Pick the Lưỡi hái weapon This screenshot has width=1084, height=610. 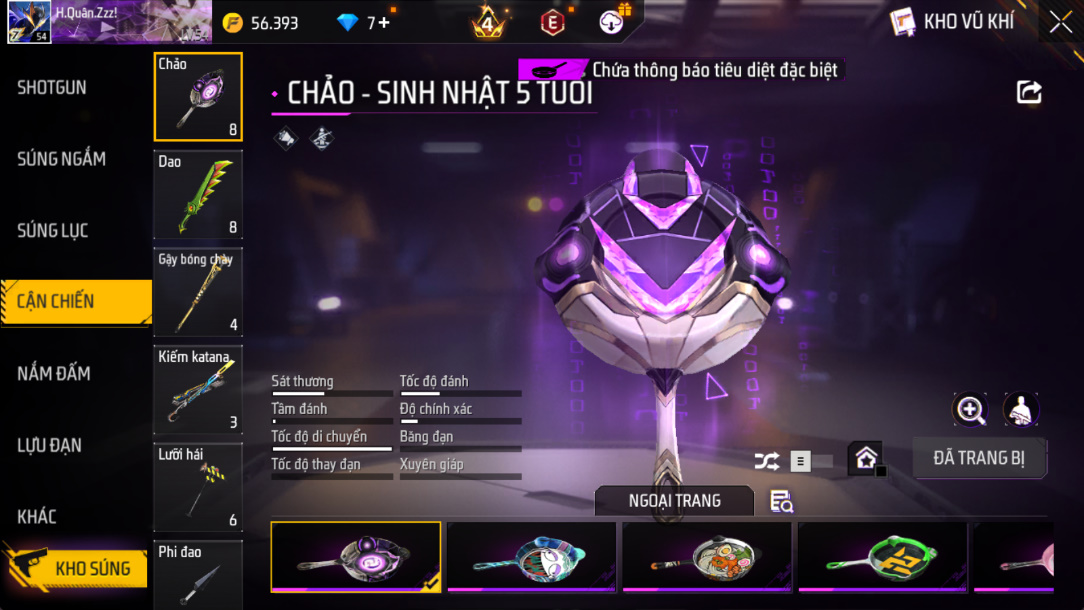(x=198, y=486)
